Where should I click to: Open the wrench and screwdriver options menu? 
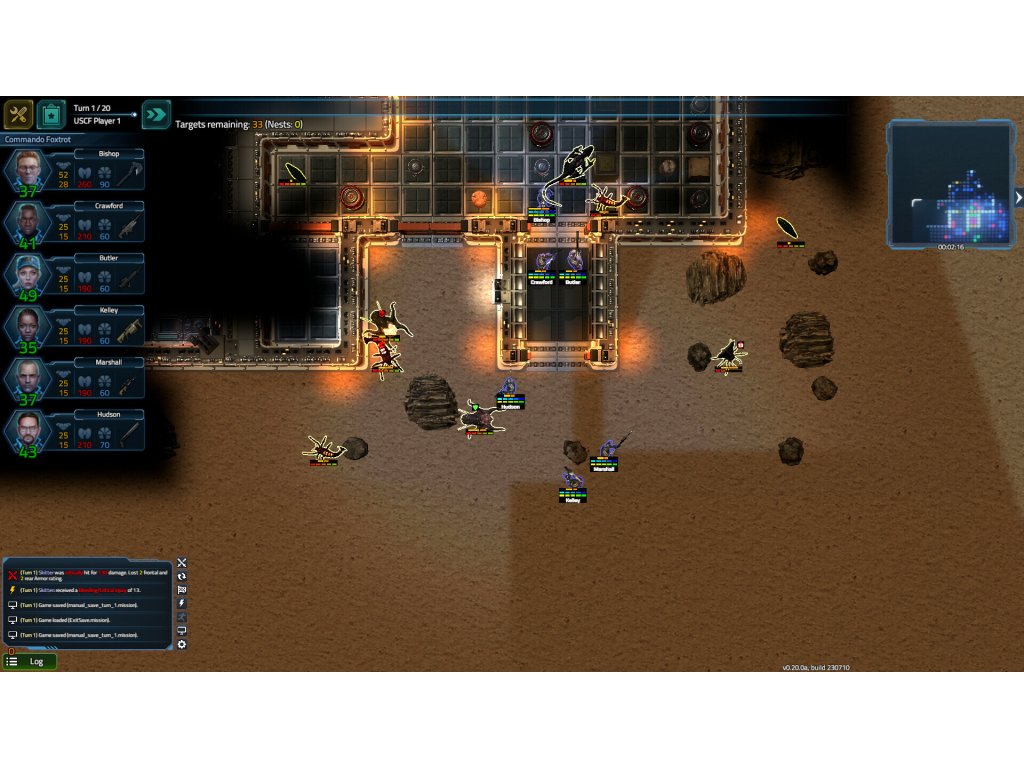click(x=18, y=114)
